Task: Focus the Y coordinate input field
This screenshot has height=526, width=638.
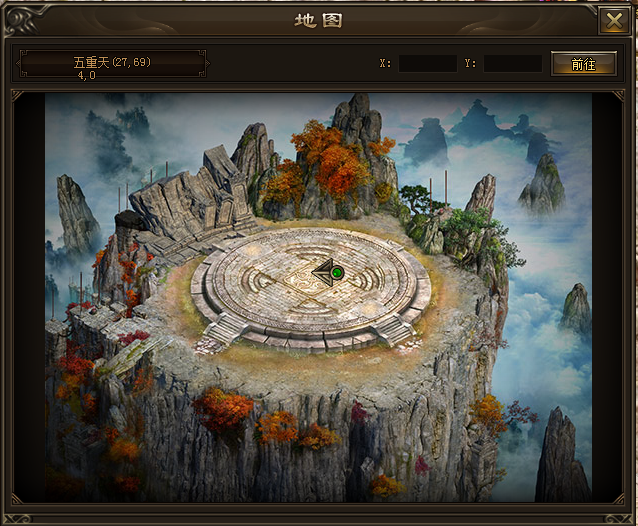Action: click(x=512, y=63)
